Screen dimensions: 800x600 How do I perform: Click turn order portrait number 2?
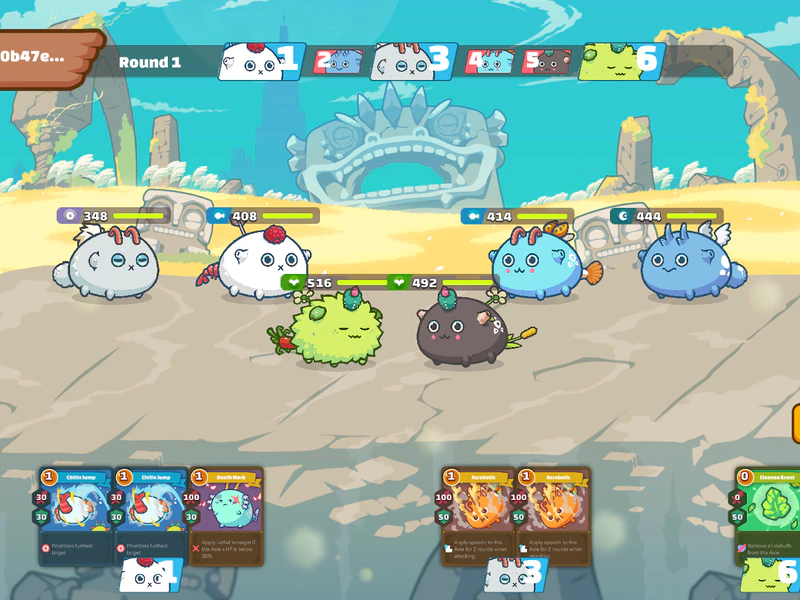pyautogui.click(x=338, y=62)
